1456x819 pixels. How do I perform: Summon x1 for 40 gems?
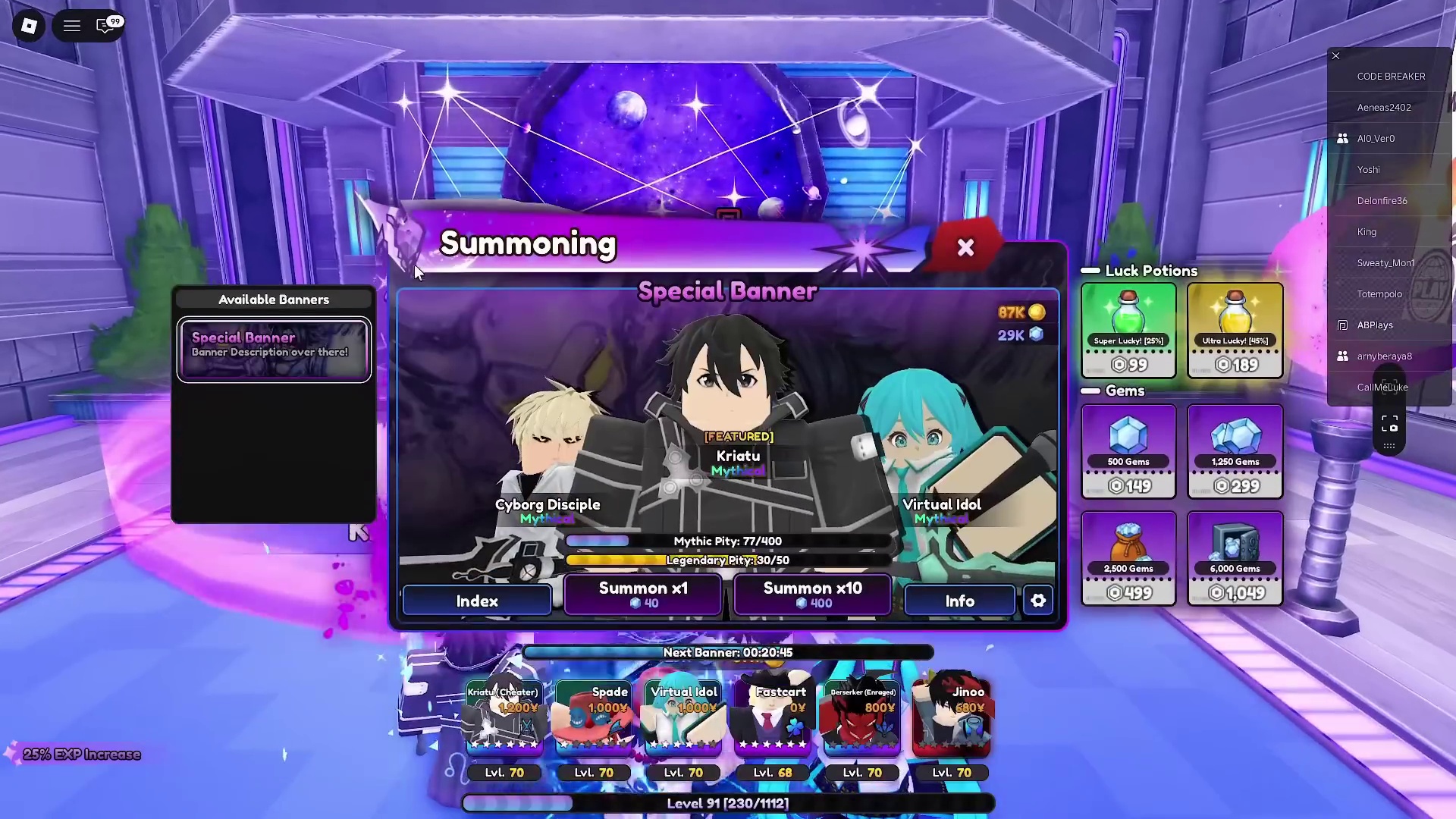[x=642, y=595]
